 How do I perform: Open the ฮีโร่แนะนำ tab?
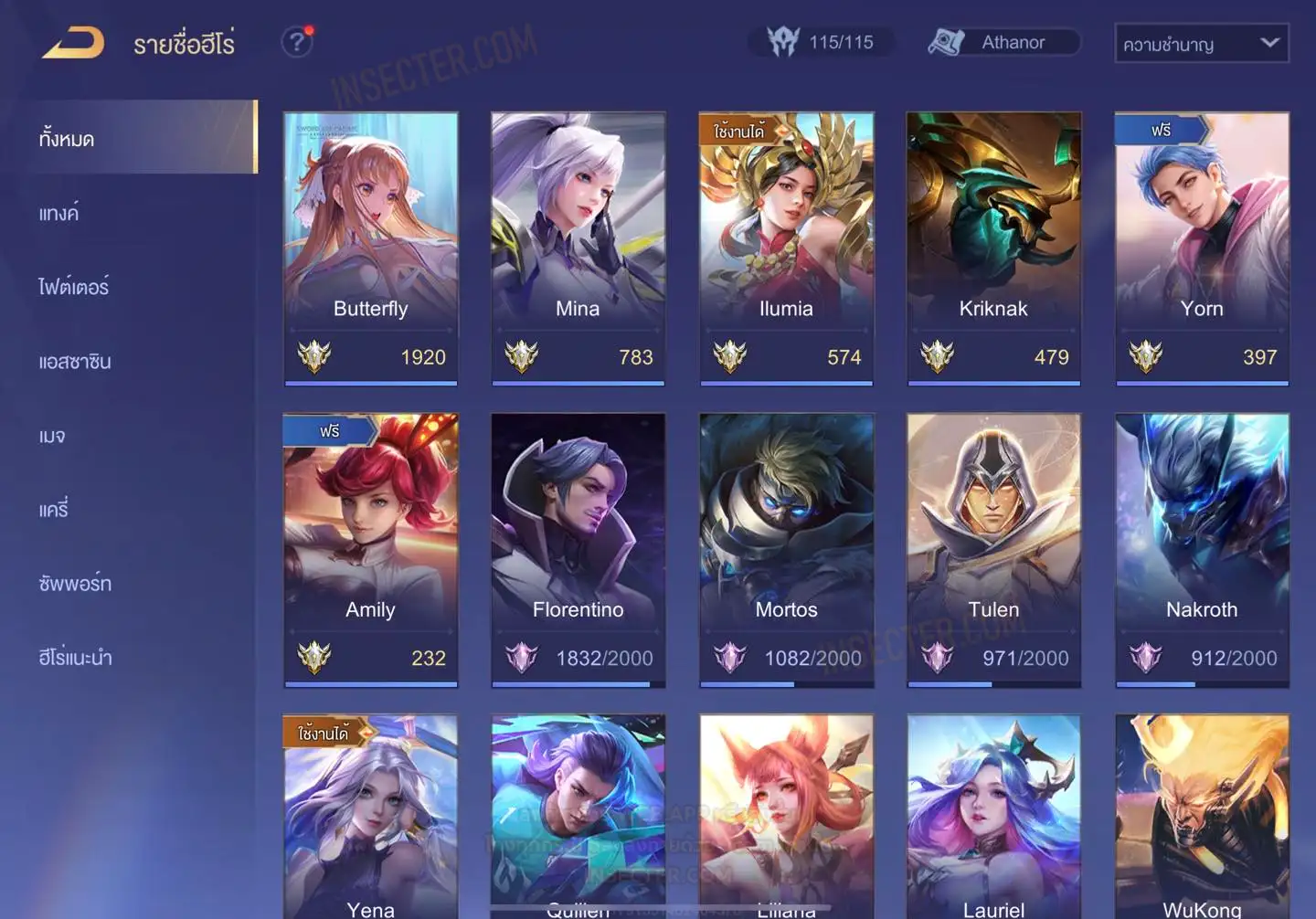point(75,658)
